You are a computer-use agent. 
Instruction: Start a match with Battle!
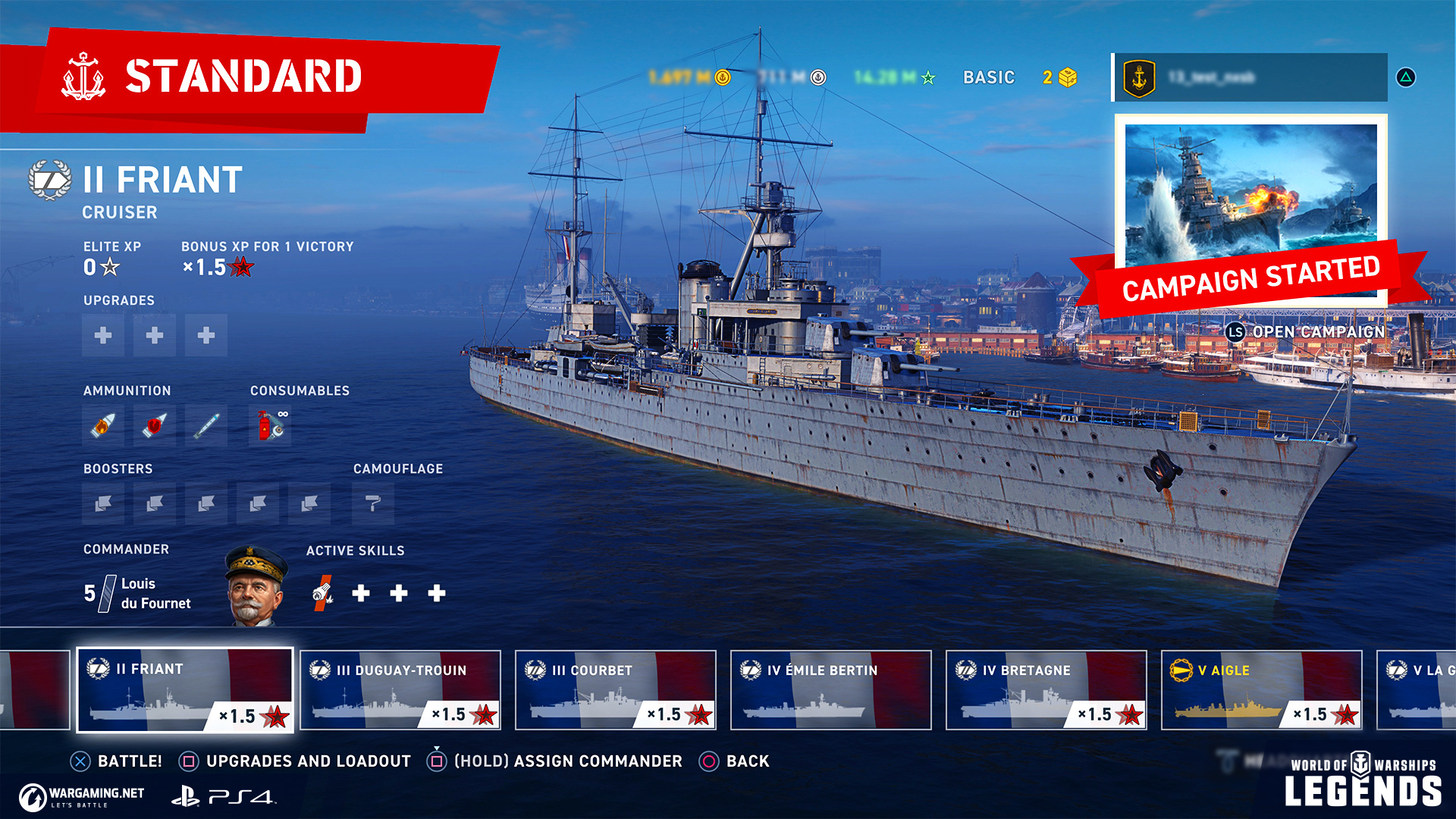coord(116,761)
